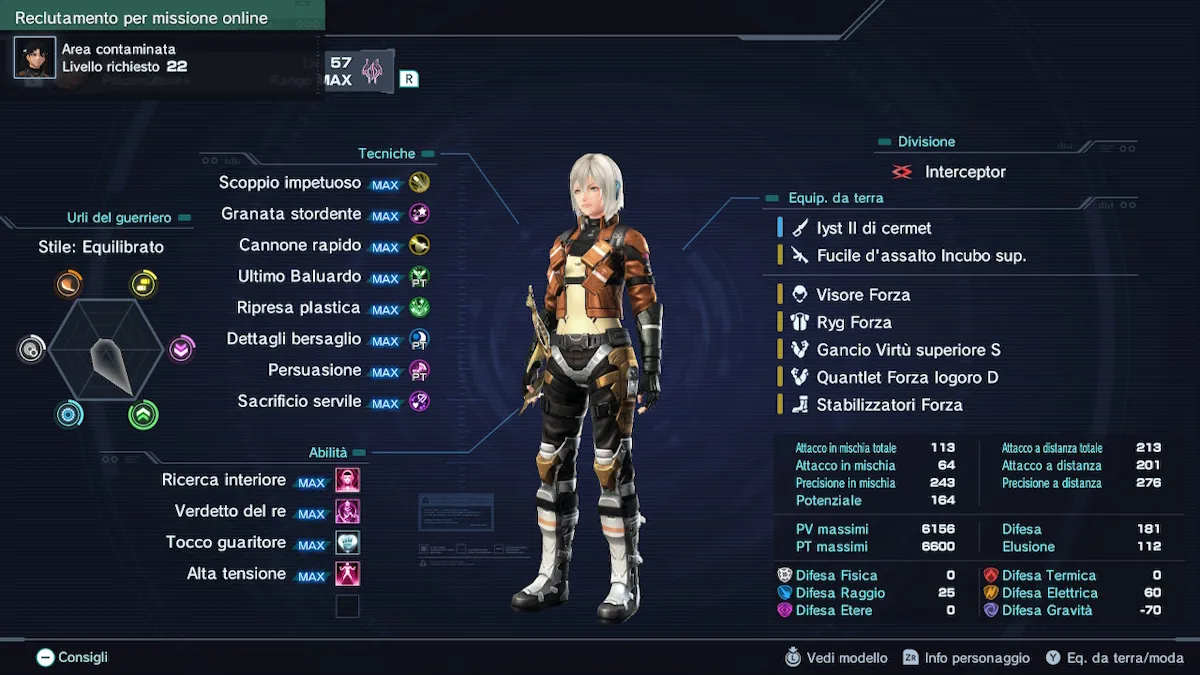This screenshot has height=675, width=1200.
Task: Choose the Fucile d'assalto Incubo sup.
Action: point(920,256)
